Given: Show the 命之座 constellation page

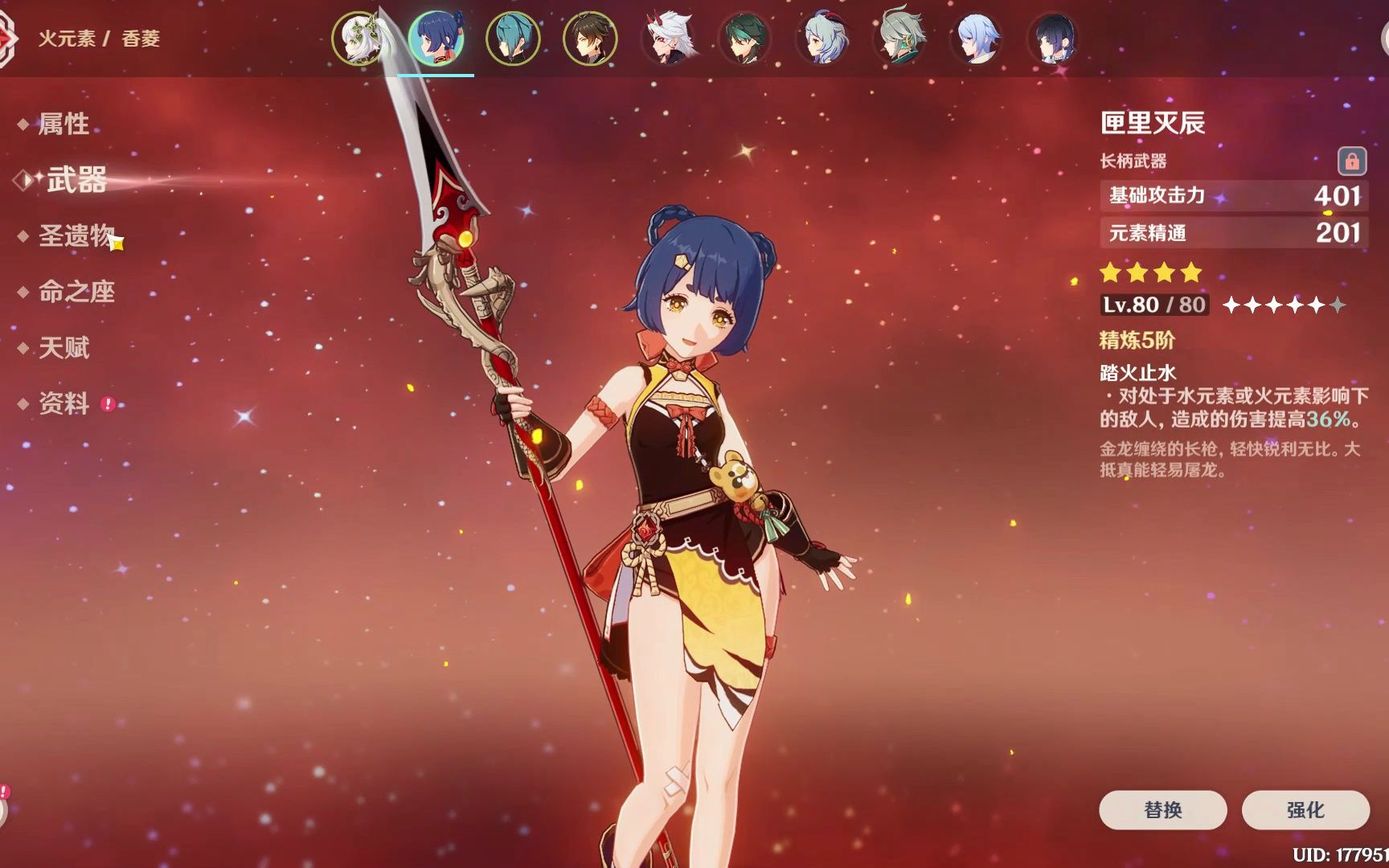Looking at the screenshot, I should pyautogui.click(x=76, y=292).
